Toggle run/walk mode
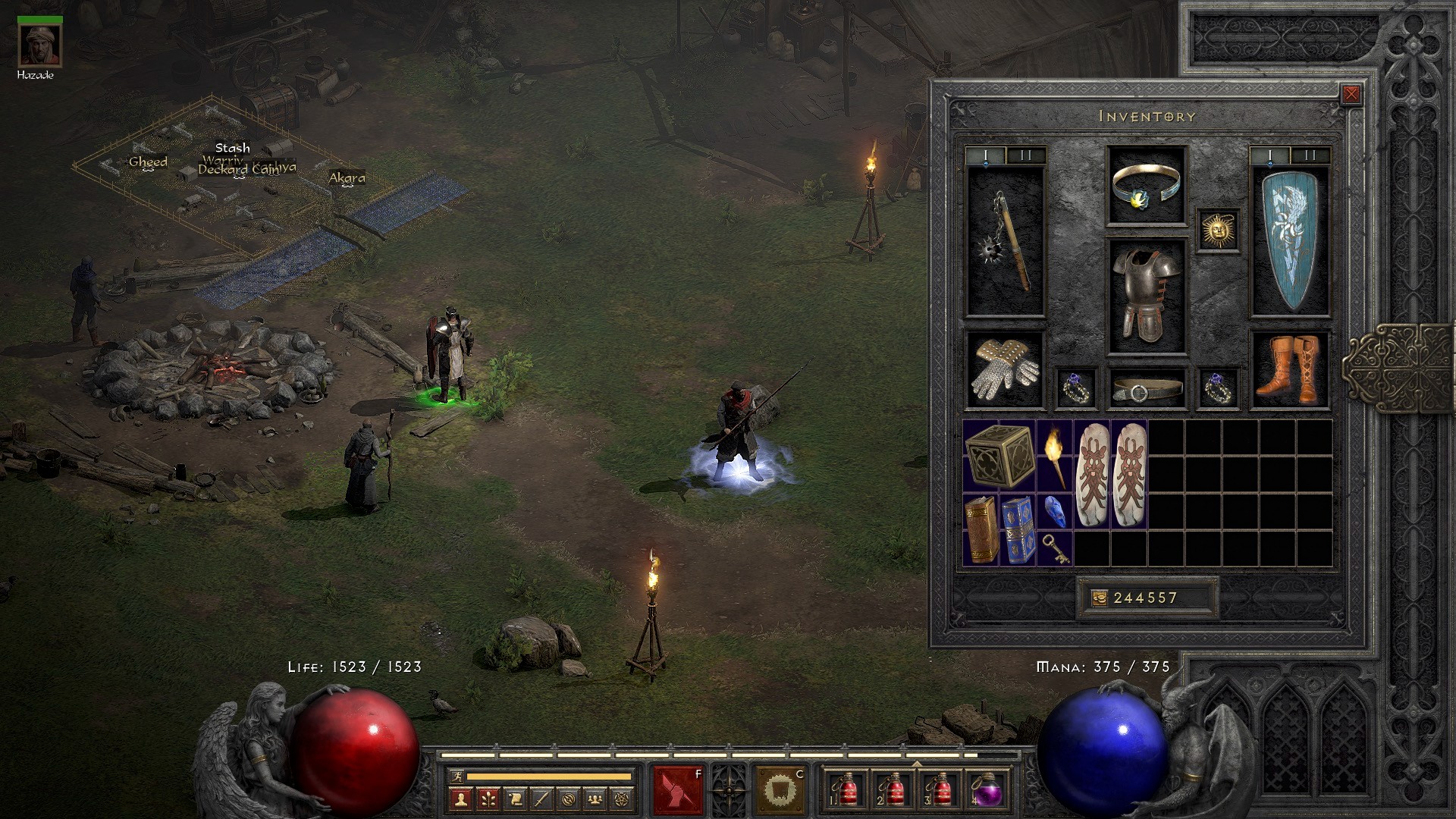 457,774
